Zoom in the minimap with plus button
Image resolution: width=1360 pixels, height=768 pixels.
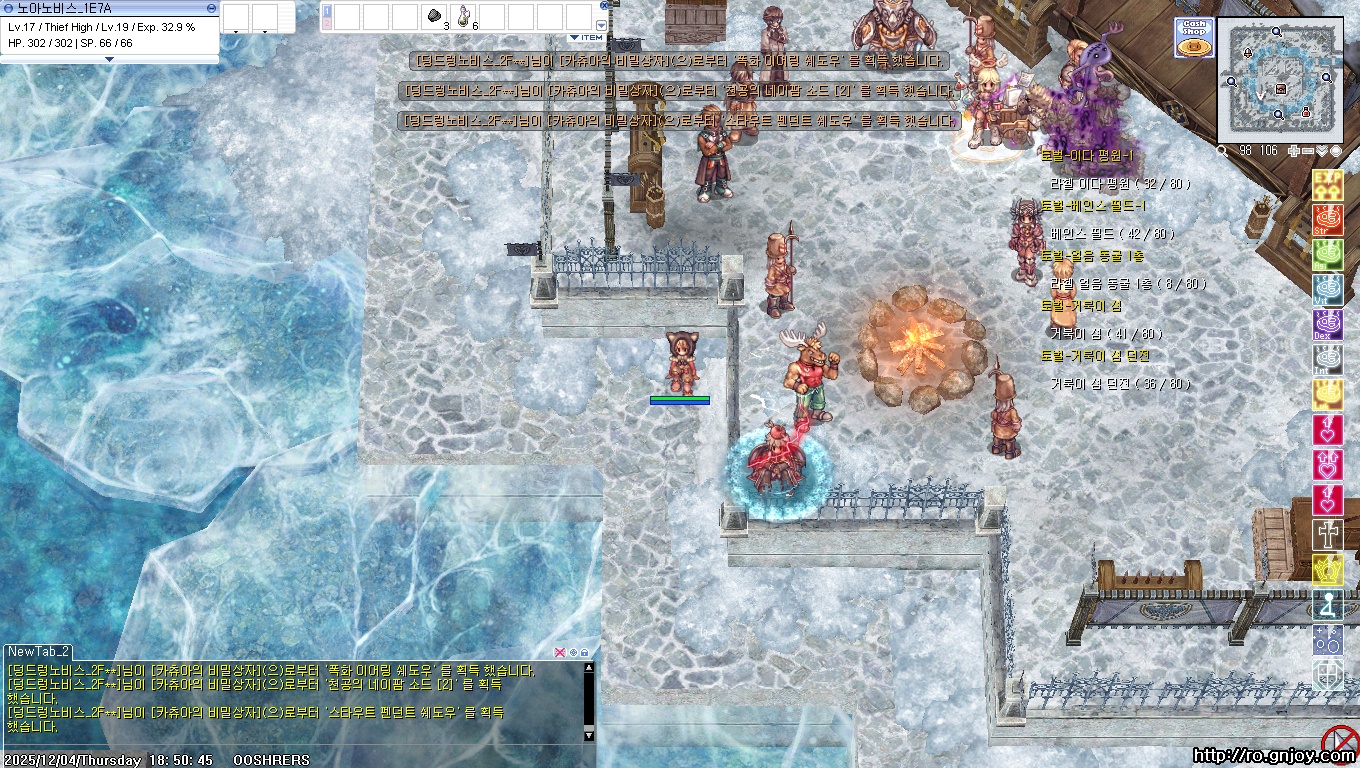tap(1294, 151)
